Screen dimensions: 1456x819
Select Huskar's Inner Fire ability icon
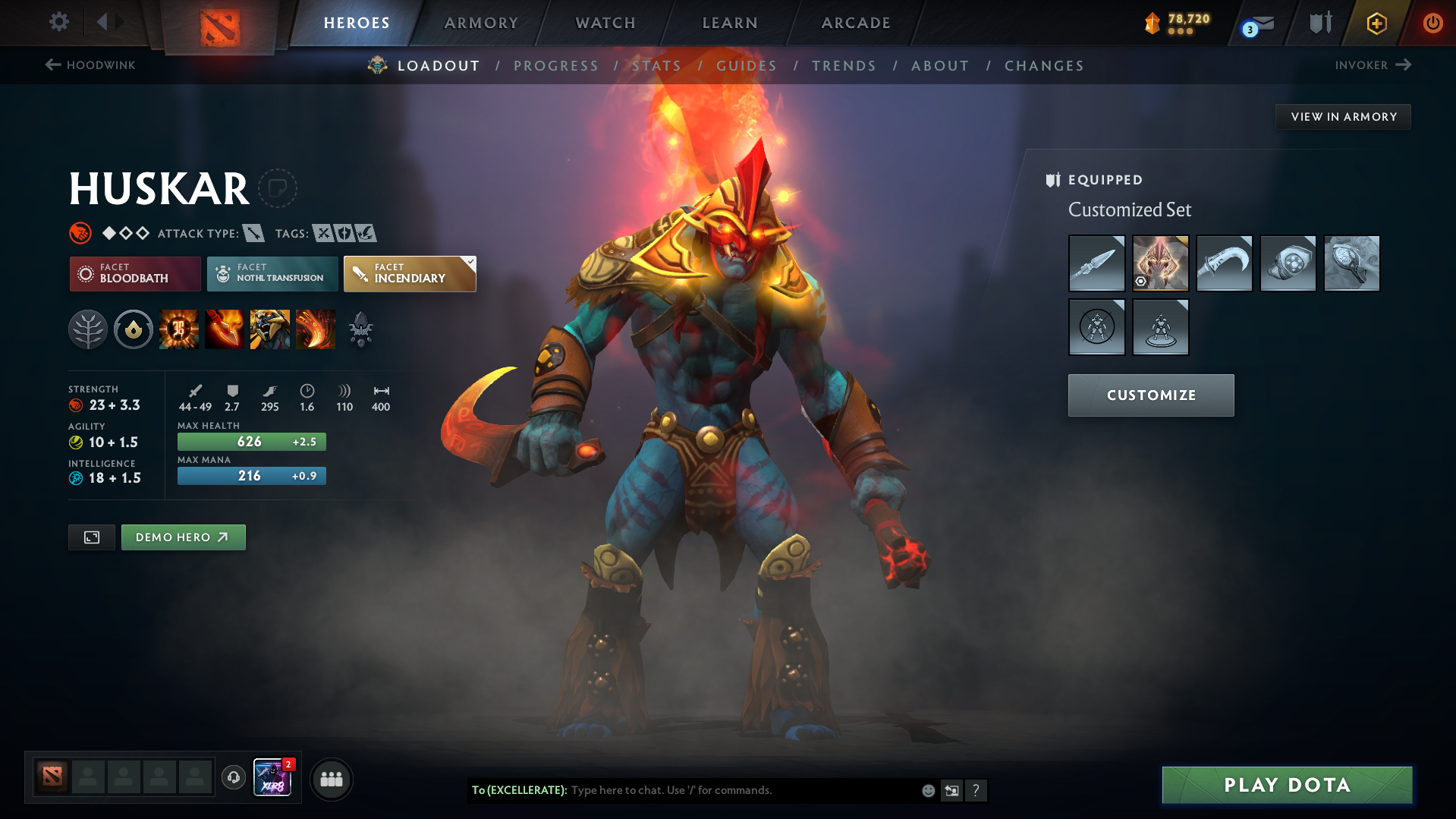pos(179,329)
